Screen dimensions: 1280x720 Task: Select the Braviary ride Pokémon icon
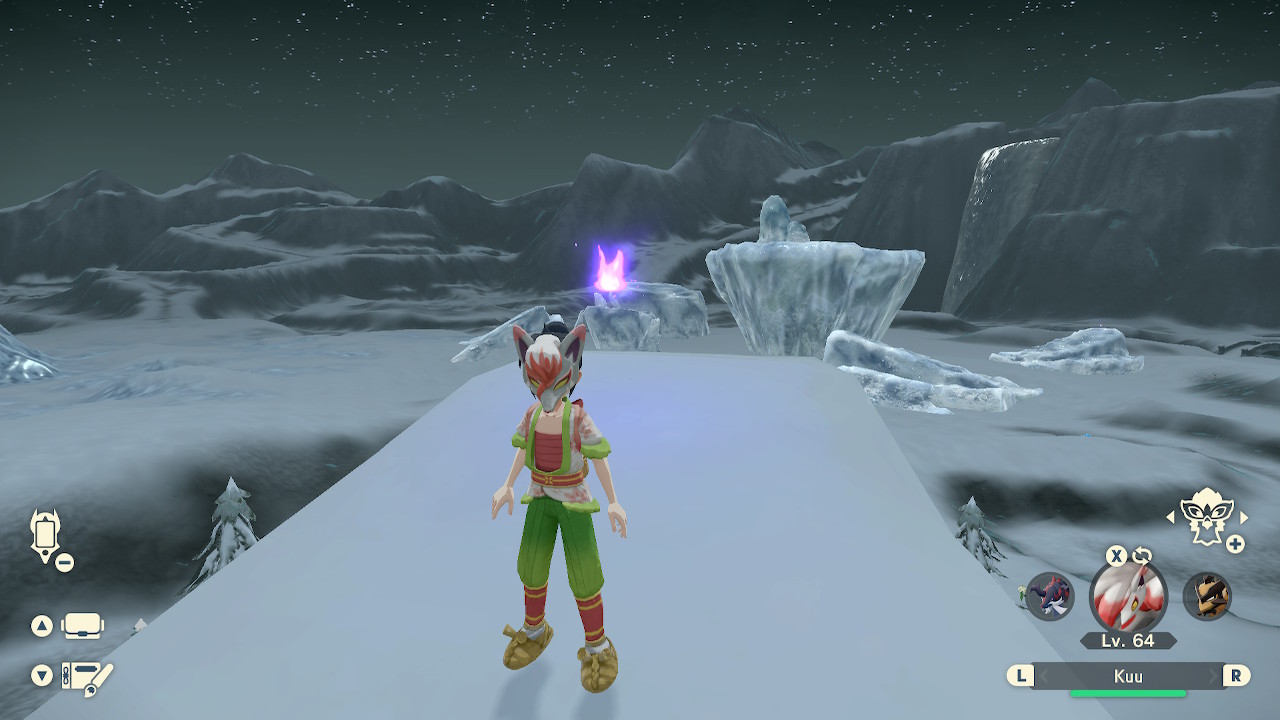[x=1207, y=516]
